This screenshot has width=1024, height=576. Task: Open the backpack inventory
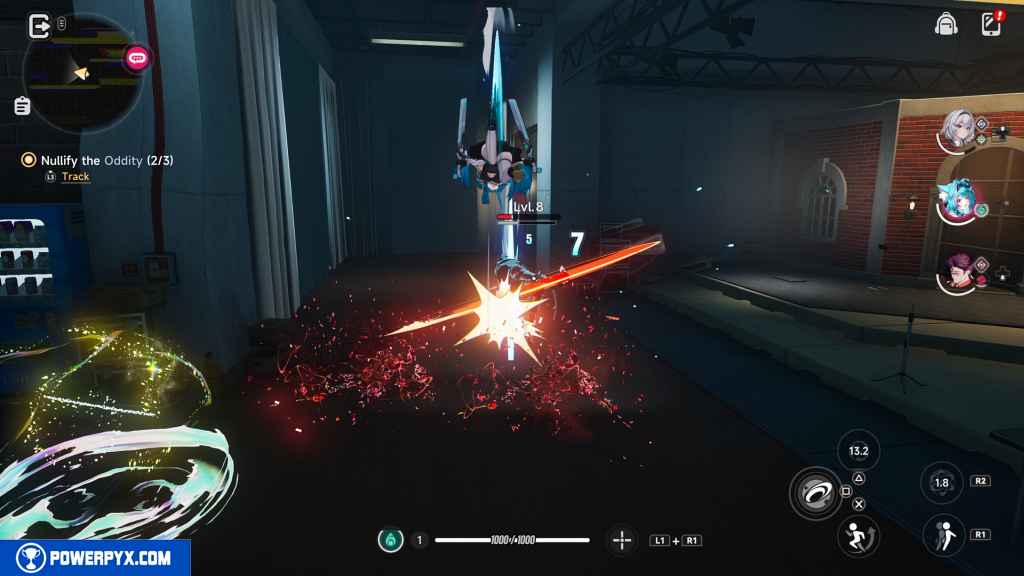(x=945, y=23)
